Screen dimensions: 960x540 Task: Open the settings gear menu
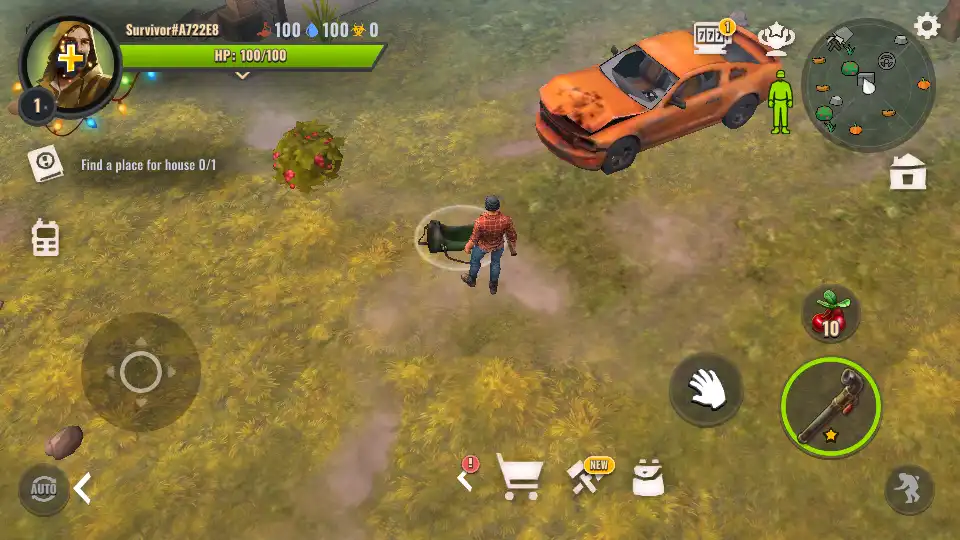click(927, 27)
